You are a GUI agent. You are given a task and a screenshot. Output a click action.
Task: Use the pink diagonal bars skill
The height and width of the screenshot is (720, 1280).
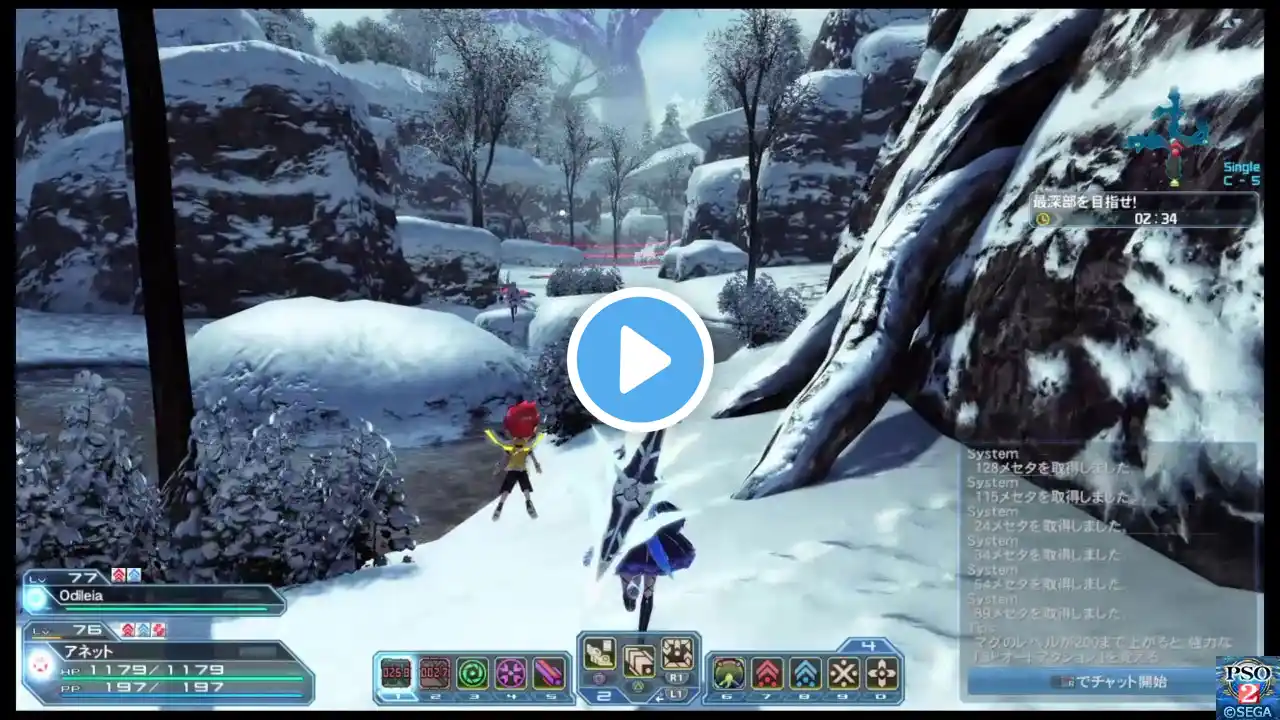tap(548, 673)
